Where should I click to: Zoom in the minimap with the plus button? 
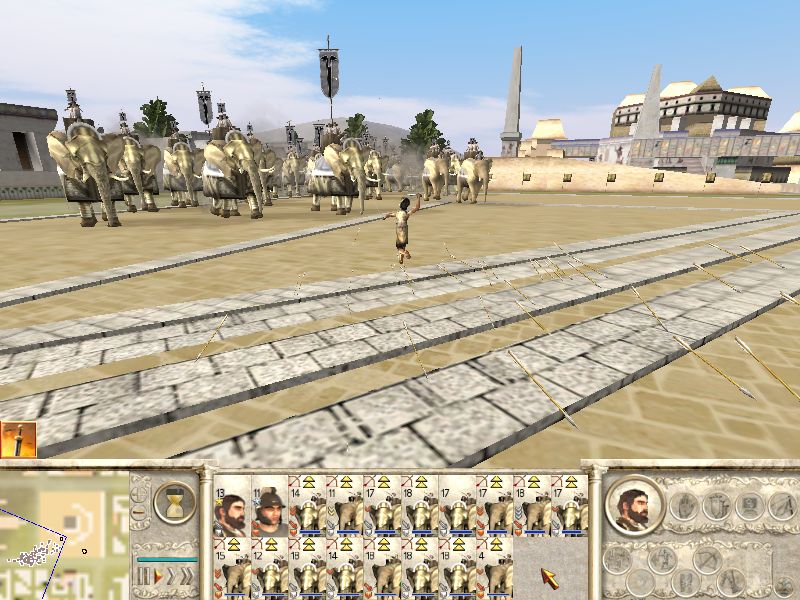pyautogui.click(x=140, y=489)
